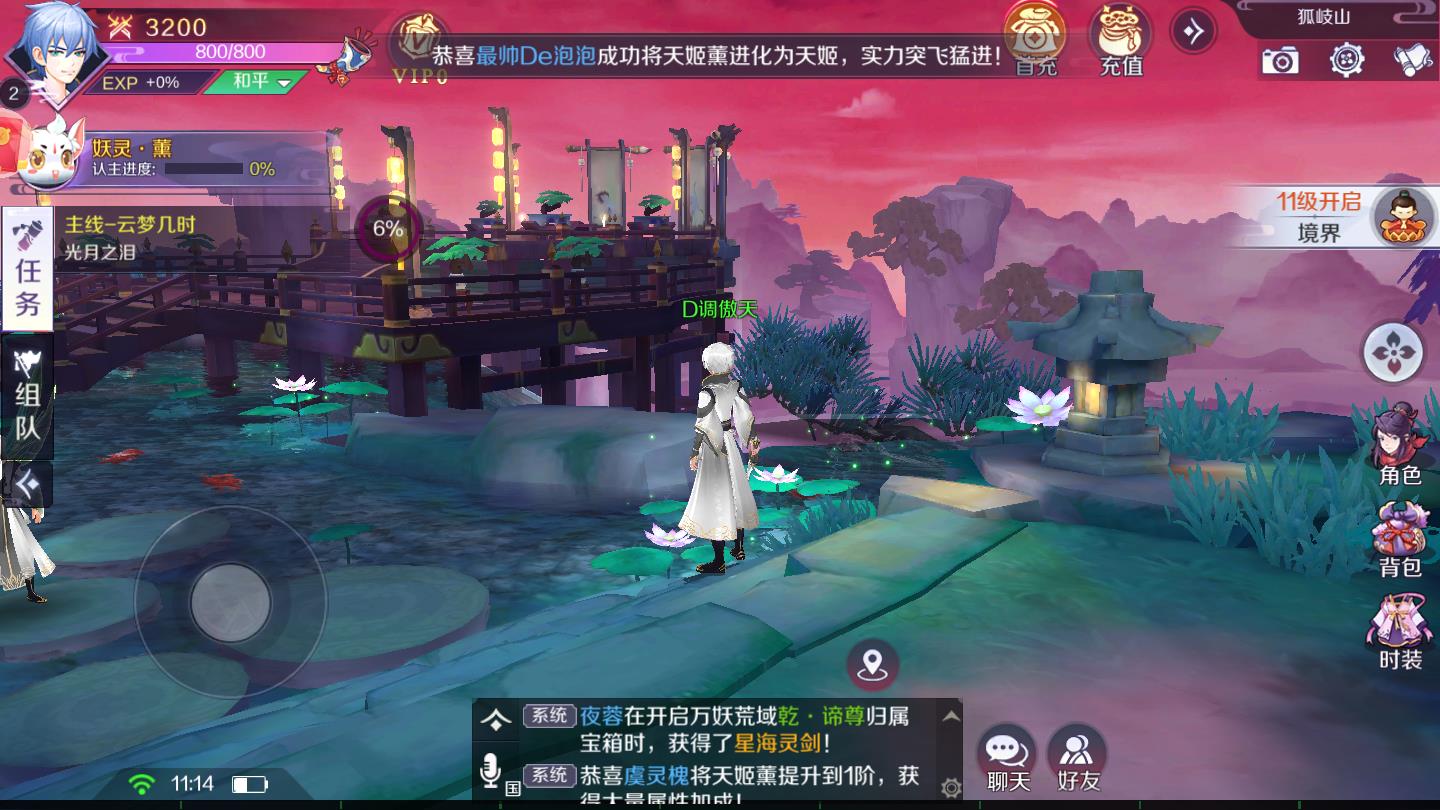Open the 首充 first-recharge icon

pyautogui.click(x=1036, y=40)
